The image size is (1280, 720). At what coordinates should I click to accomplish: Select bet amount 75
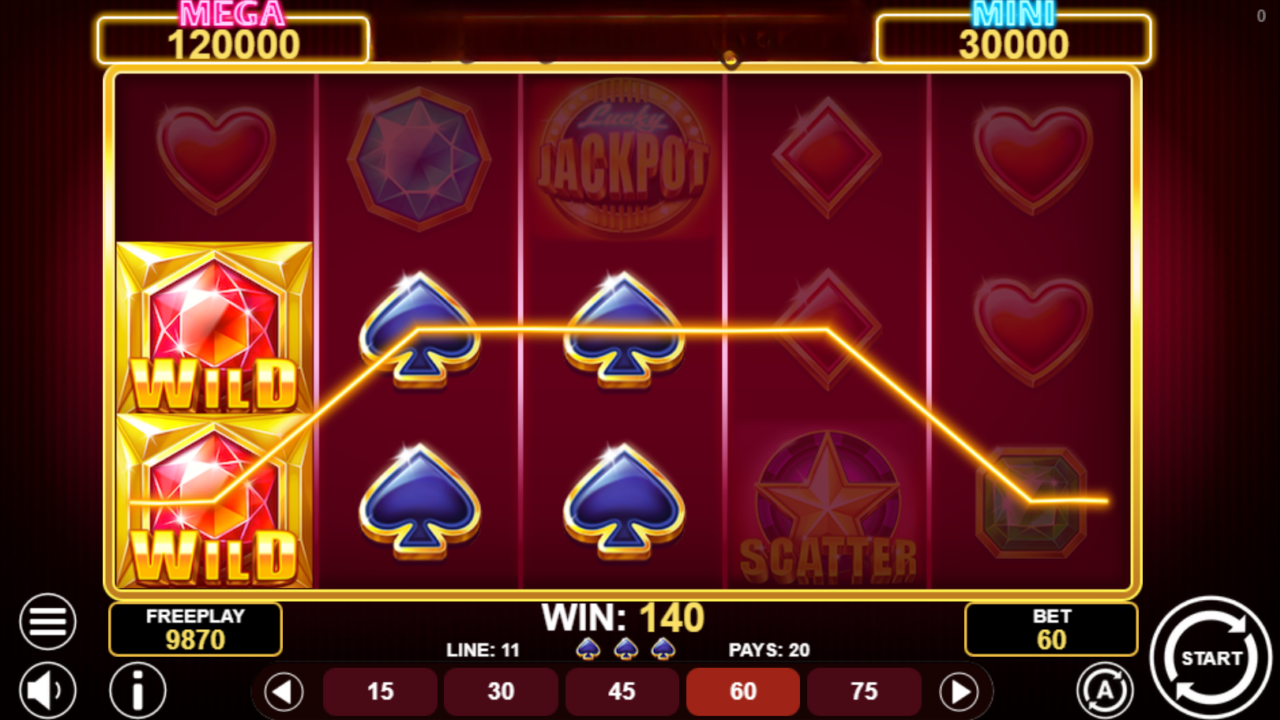tap(864, 691)
